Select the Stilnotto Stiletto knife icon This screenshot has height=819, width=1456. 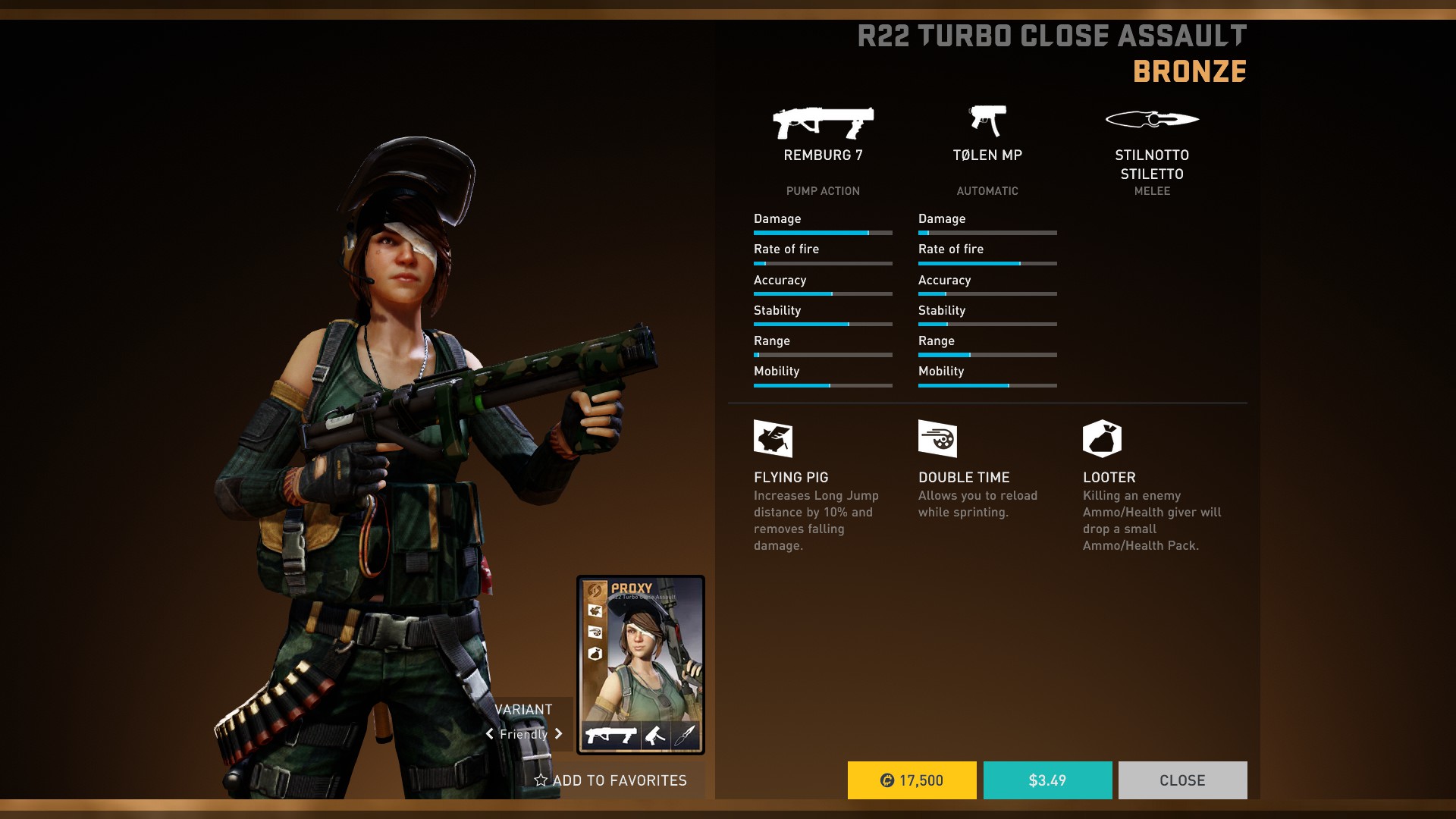[1152, 119]
